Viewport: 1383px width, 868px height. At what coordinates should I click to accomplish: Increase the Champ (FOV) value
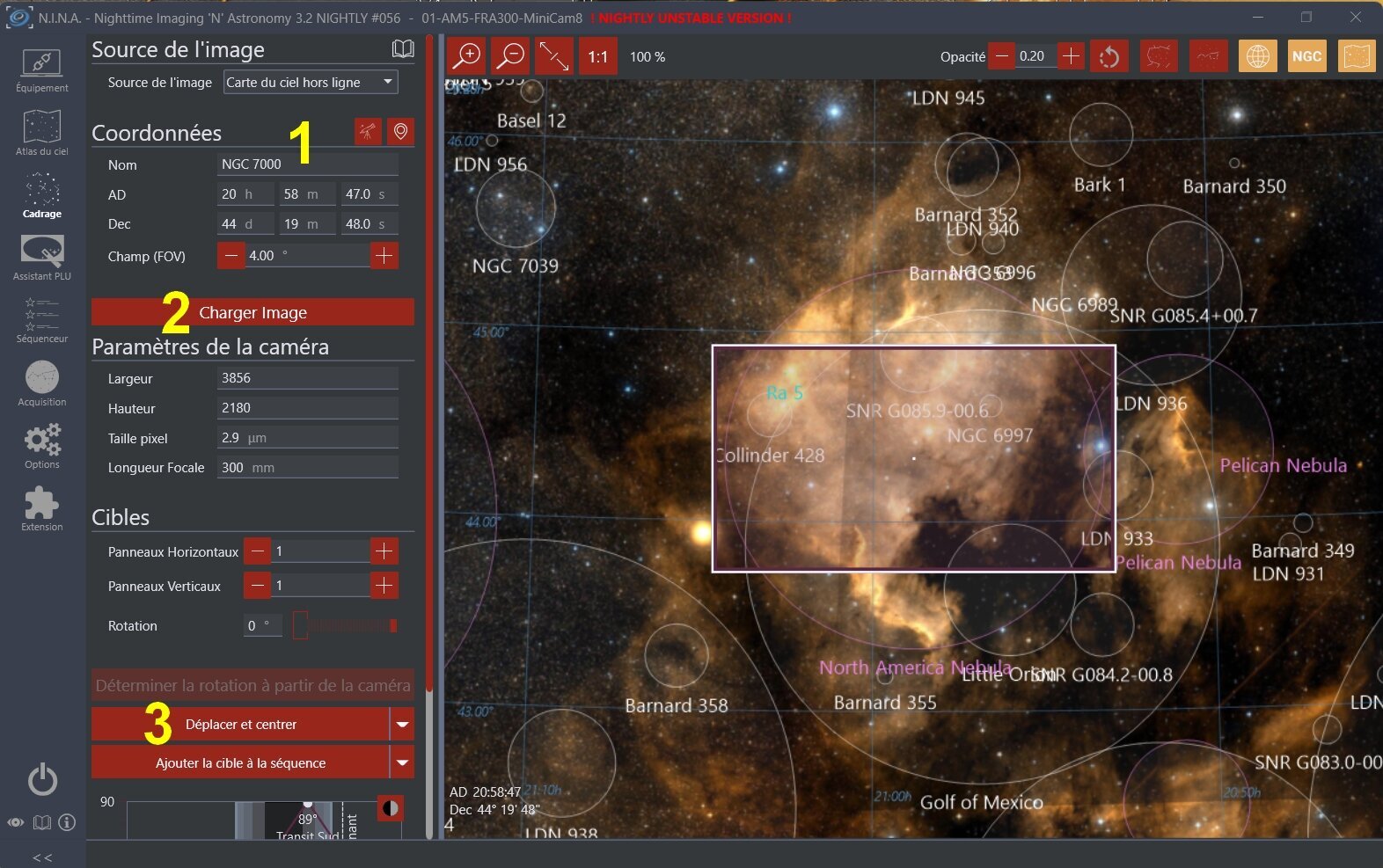(x=384, y=256)
